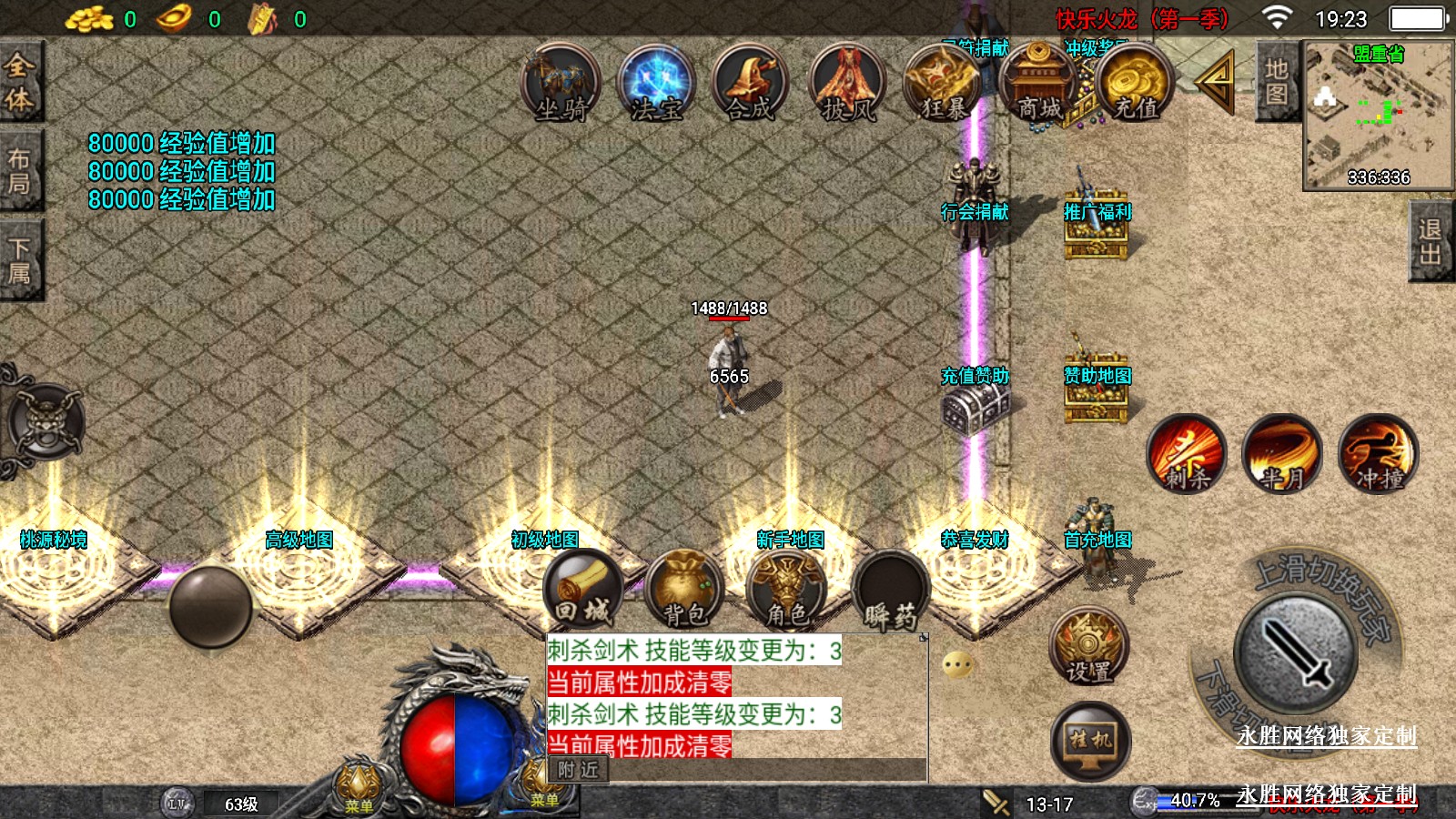Collapse the top icon row with the arrow
This screenshot has height=819, width=1456.
pos(1216,82)
